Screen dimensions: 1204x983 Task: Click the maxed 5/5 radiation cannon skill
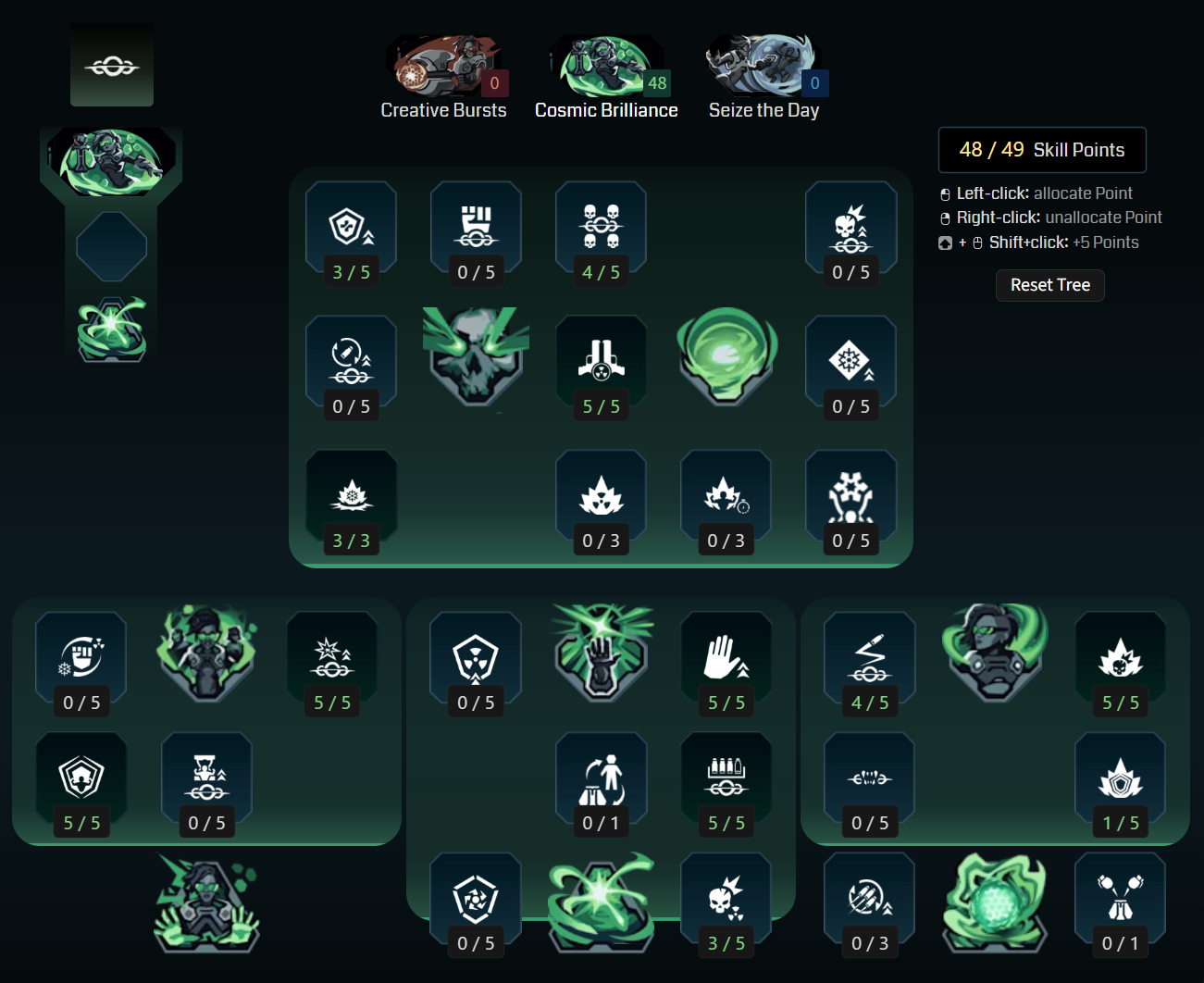[x=601, y=359]
